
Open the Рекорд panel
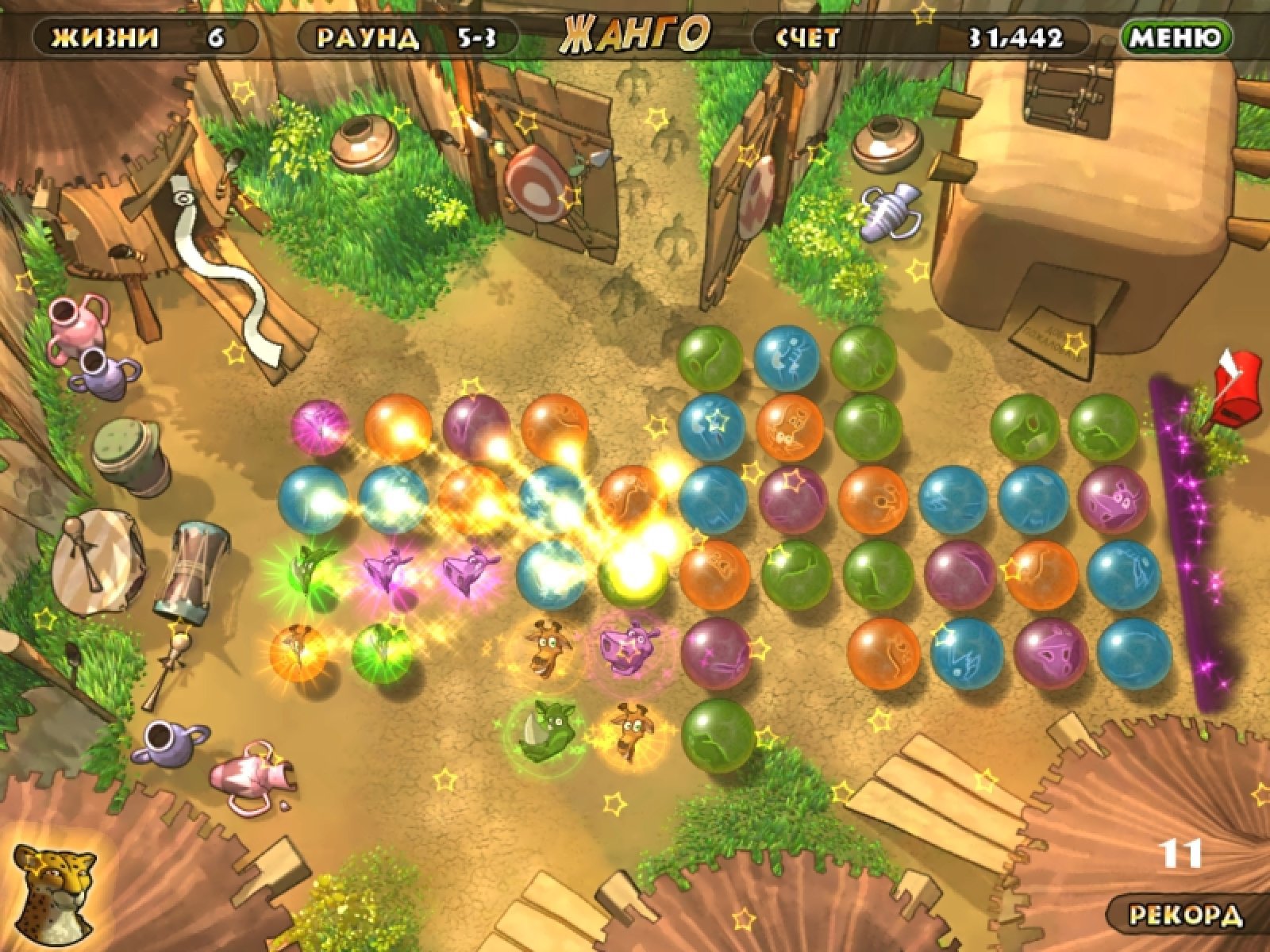click(1186, 916)
